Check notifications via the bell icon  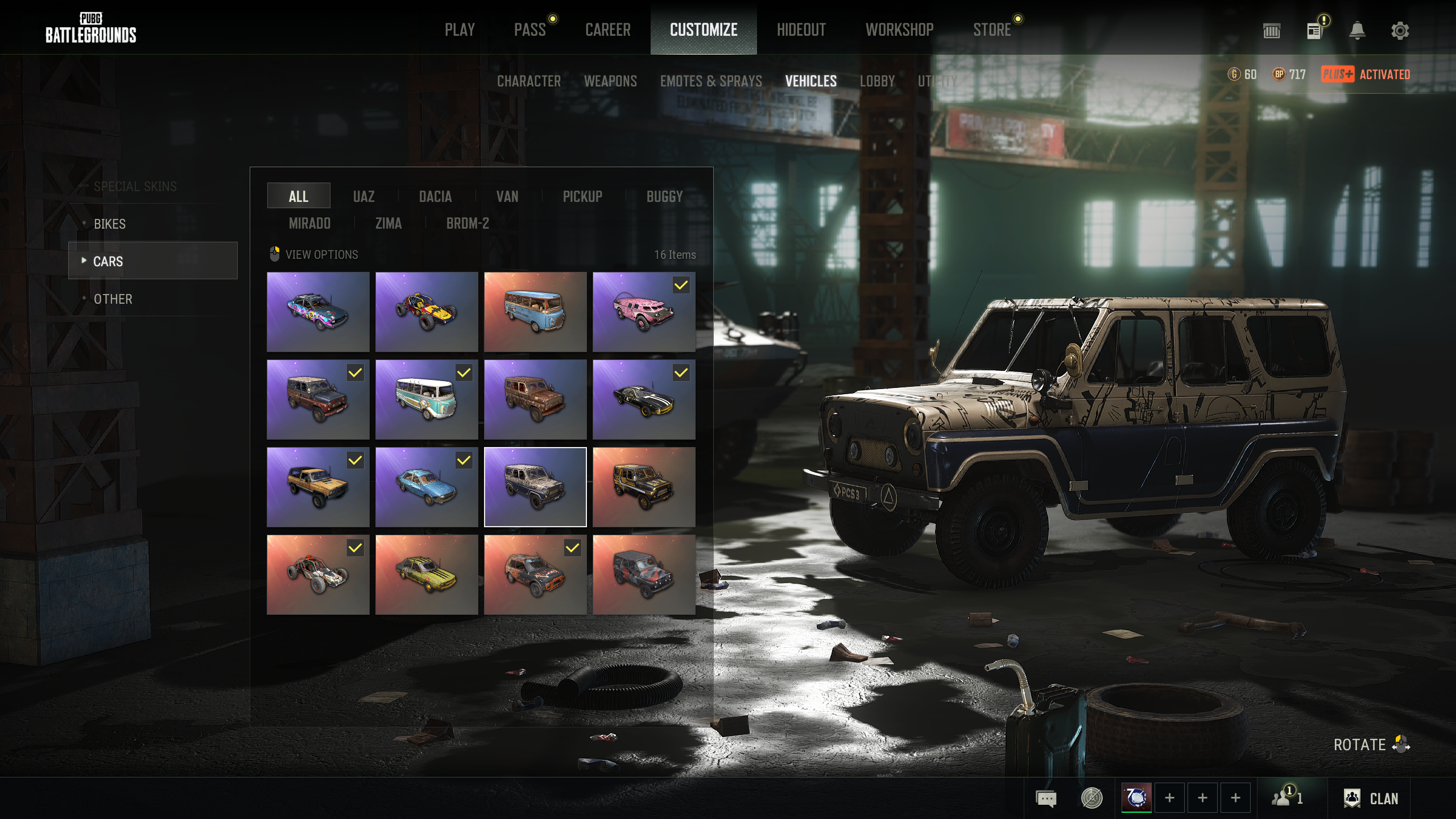coord(1358,31)
